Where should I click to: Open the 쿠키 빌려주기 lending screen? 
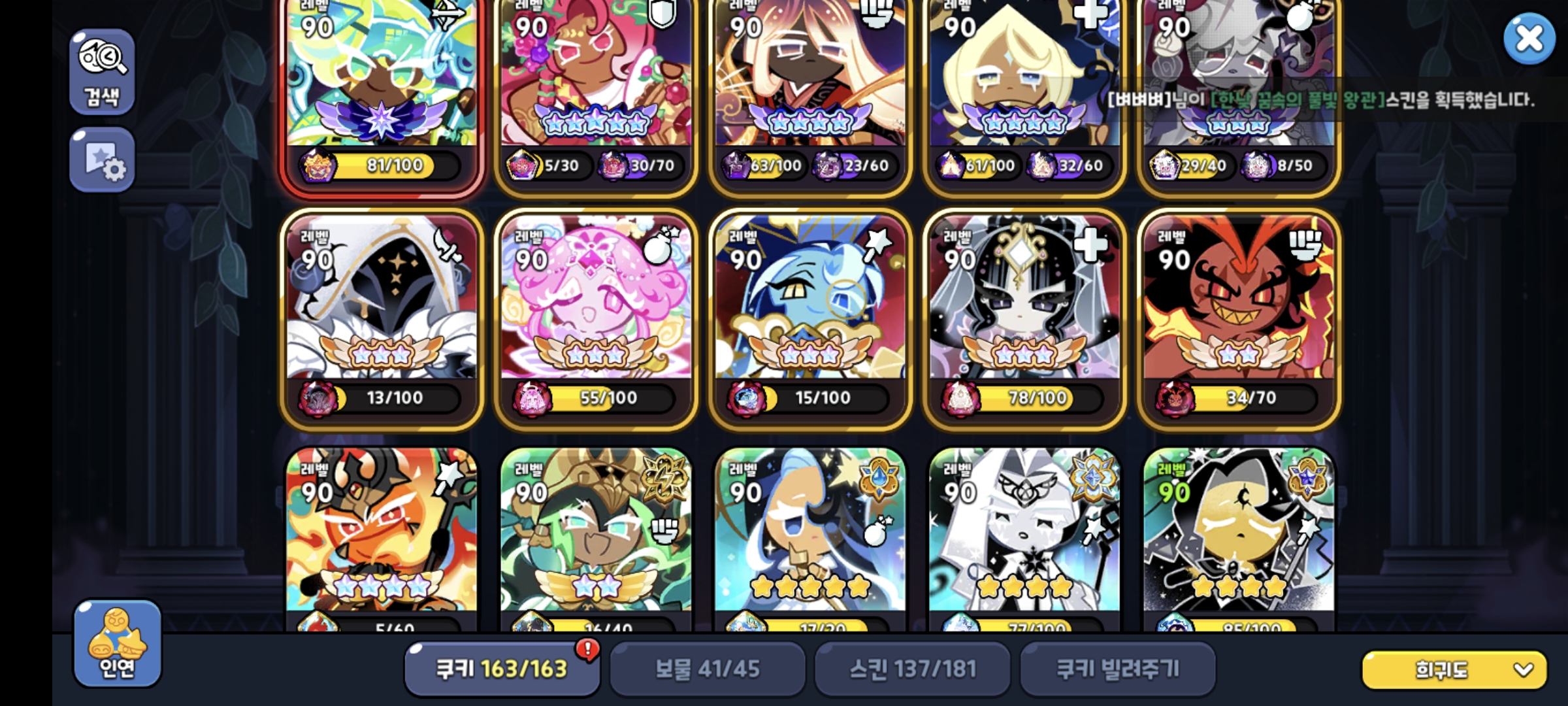[x=1118, y=668]
